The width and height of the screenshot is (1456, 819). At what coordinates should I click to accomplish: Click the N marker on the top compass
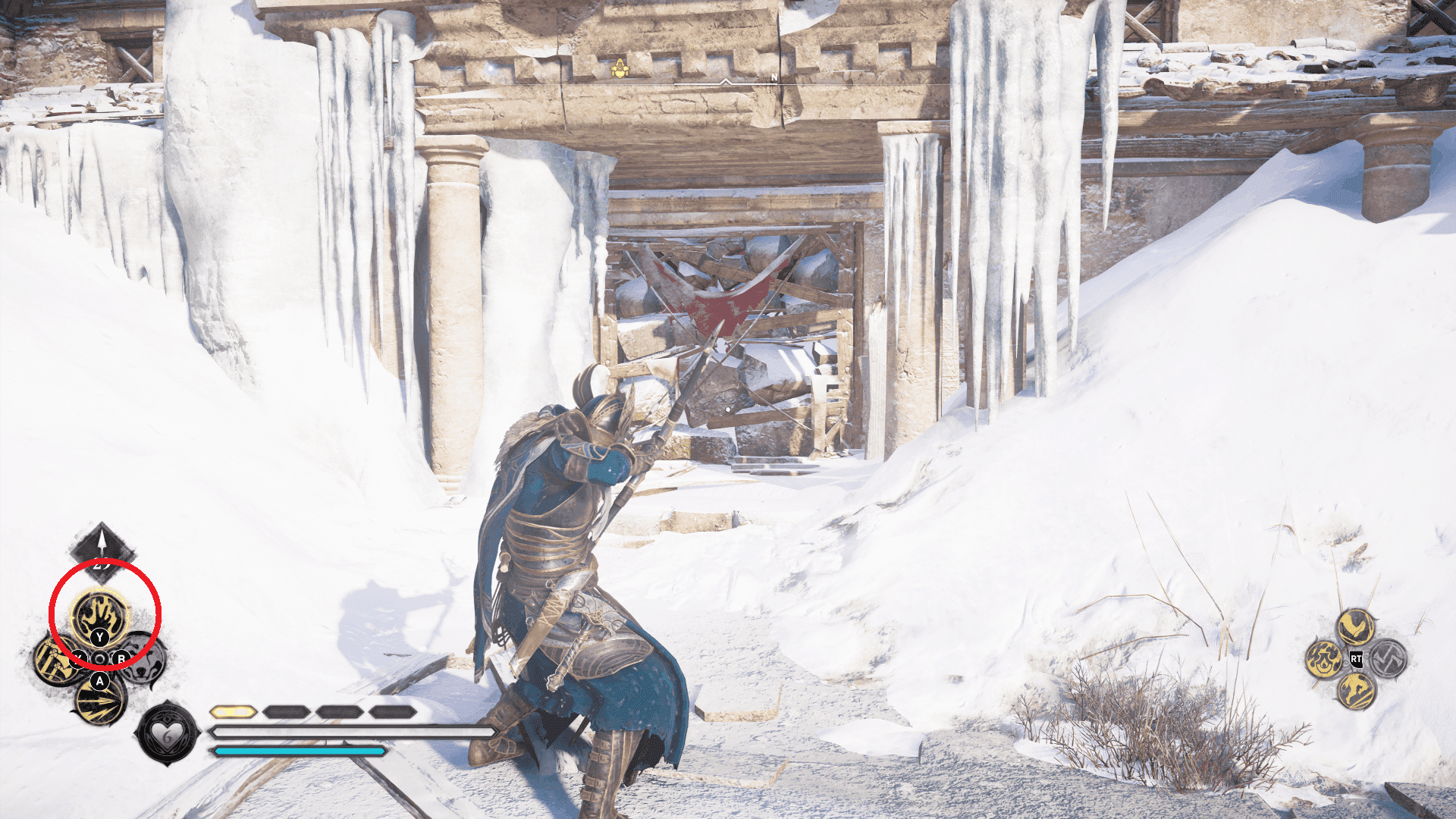(774, 78)
